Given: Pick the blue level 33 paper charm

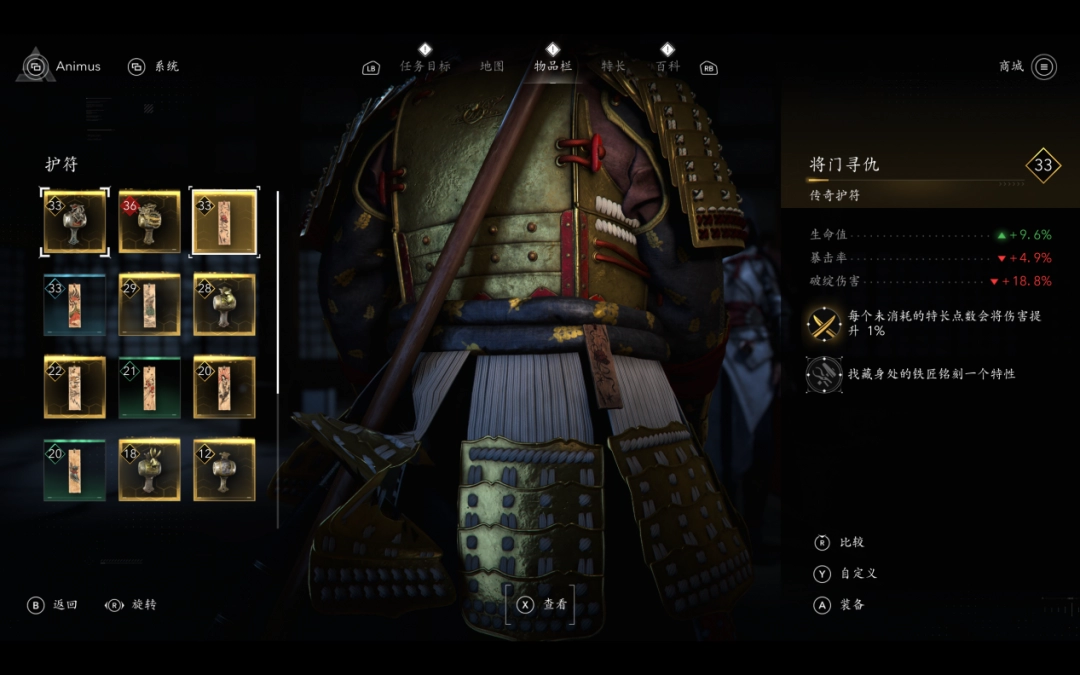Looking at the screenshot, I should click(75, 305).
